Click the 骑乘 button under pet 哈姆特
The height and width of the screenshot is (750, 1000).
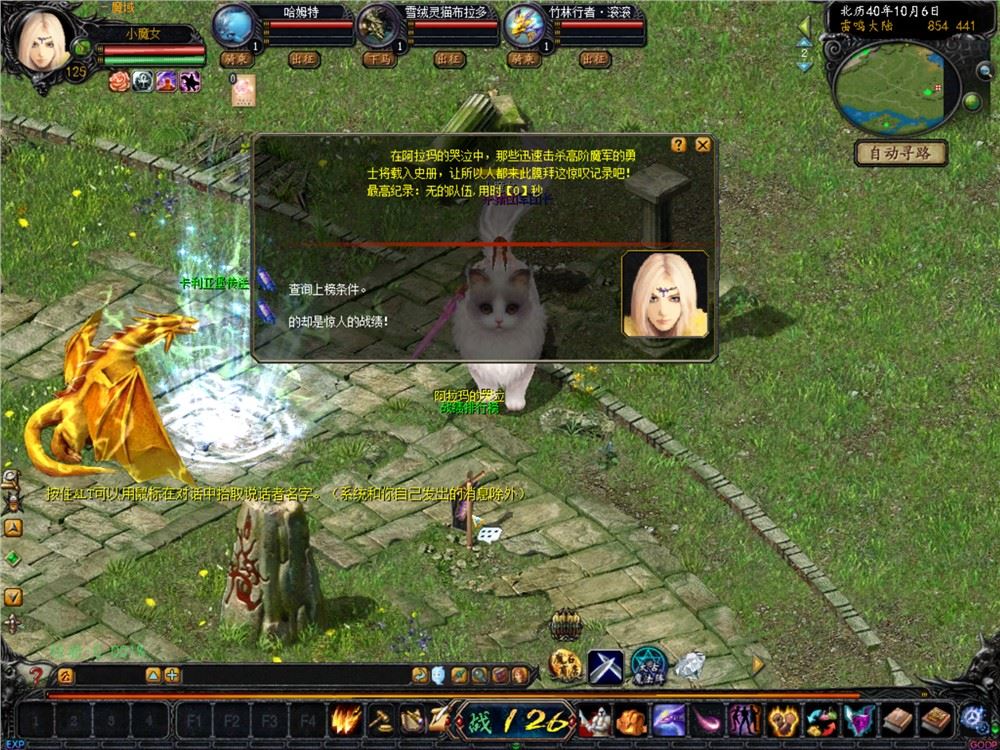(236, 59)
